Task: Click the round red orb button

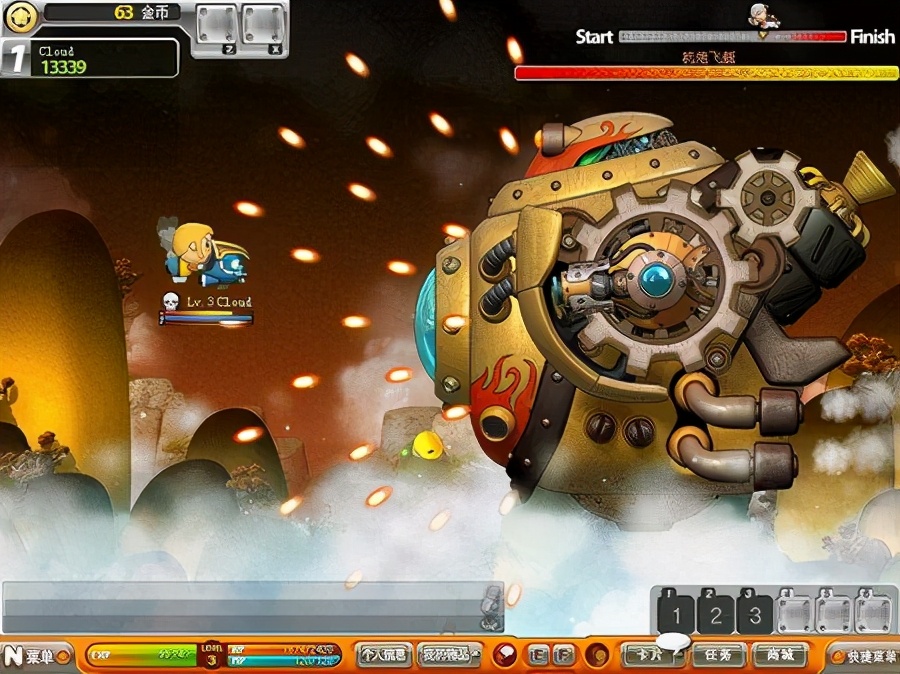Action: pos(506,656)
